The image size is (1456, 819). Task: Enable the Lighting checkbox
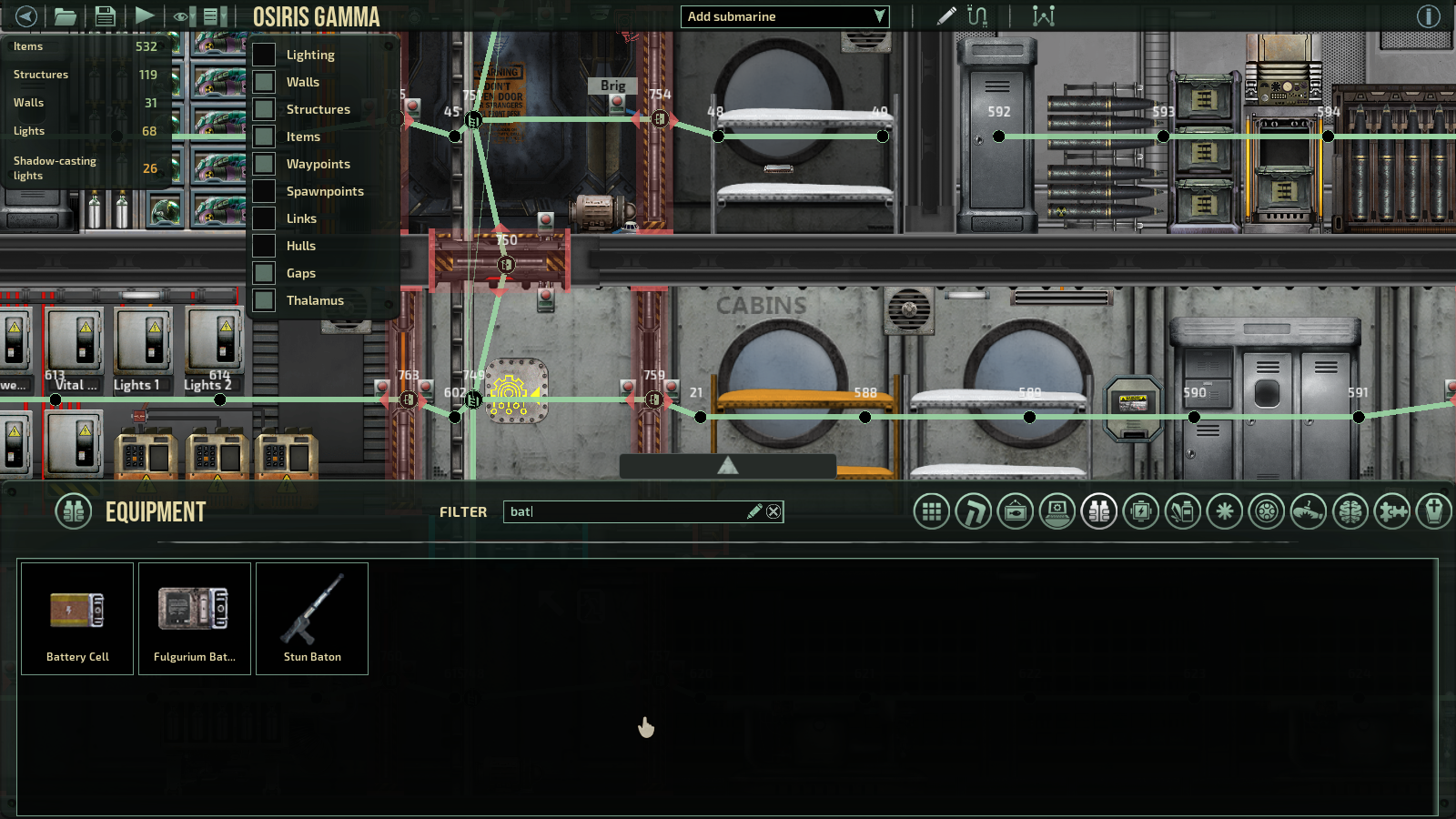pos(263,55)
